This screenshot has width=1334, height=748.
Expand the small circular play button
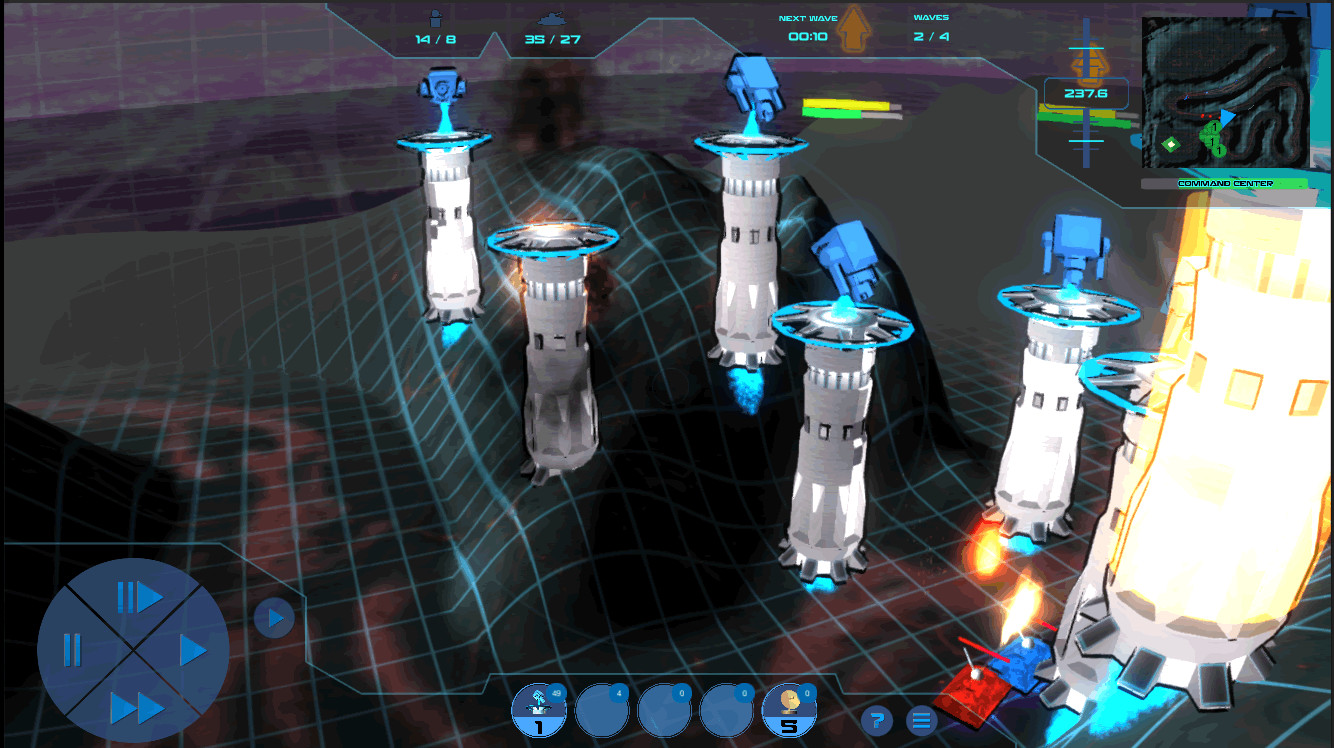(x=274, y=618)
